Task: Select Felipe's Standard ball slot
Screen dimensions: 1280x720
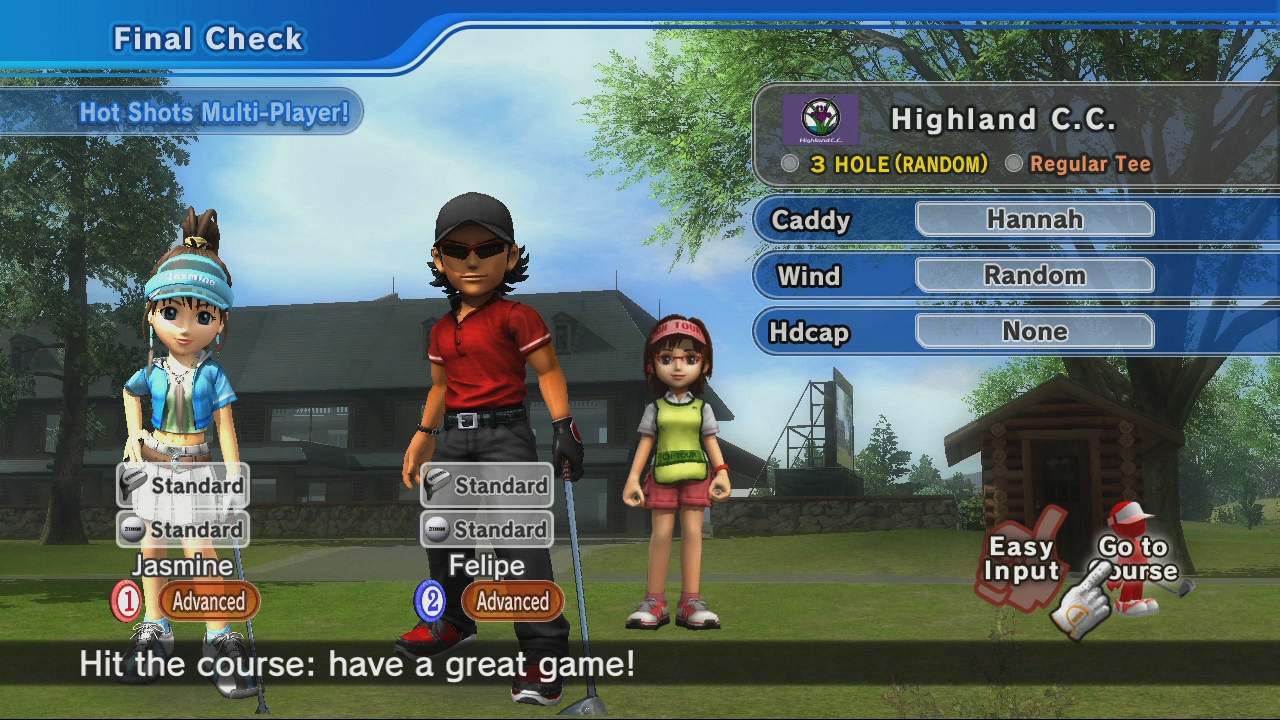Action: 487,529
